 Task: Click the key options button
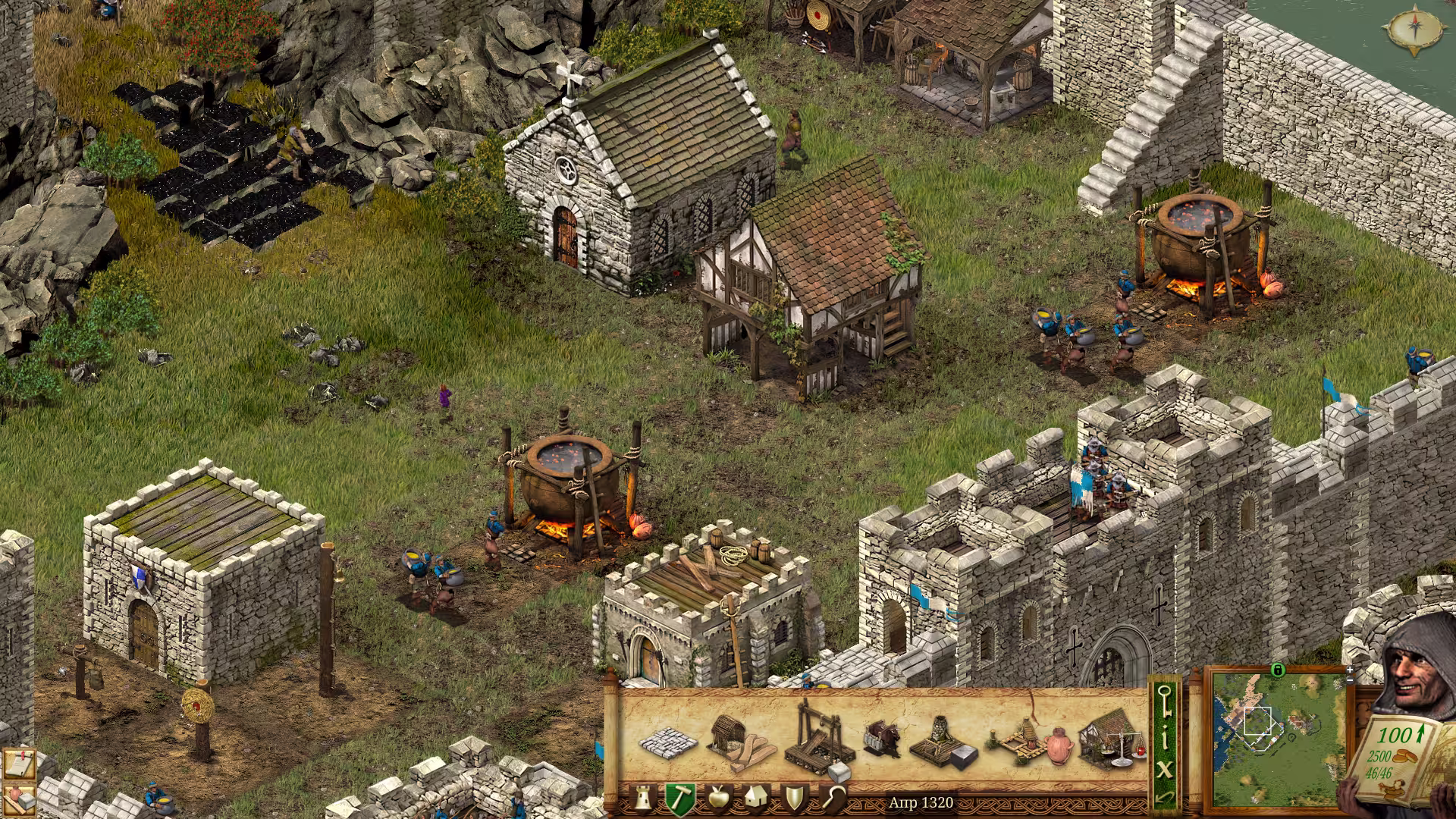tap(1165, 700)
